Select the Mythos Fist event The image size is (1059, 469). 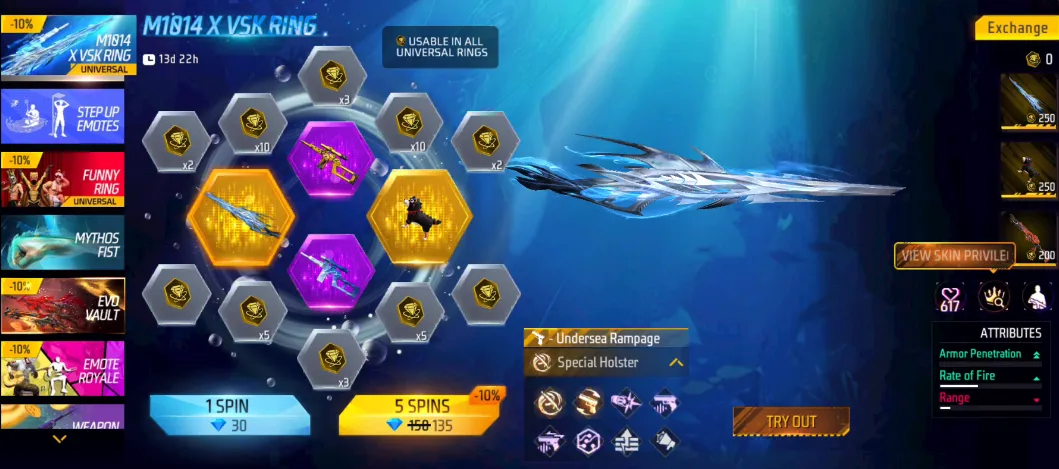pos(63,245)
